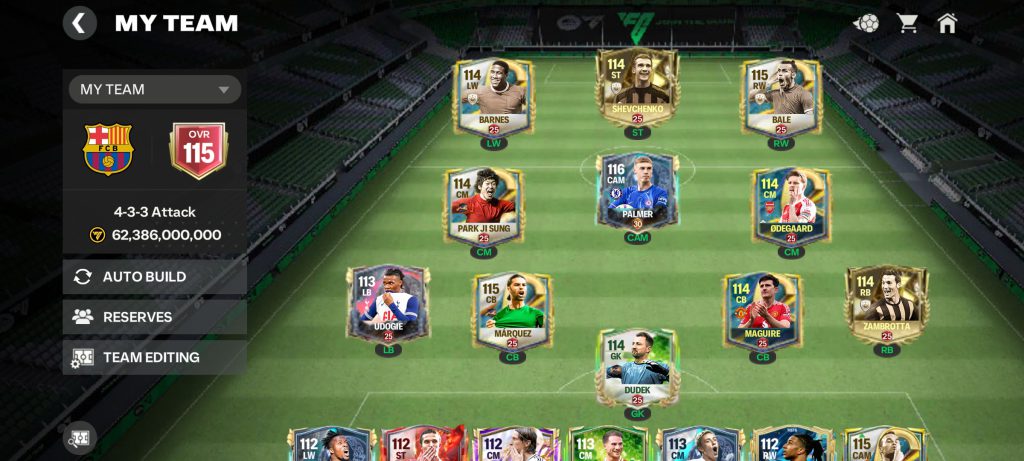Screen dimensions: 1024x461
Task: Open the Reserves list
Action: pyautogui.click(x=155, y=317)
